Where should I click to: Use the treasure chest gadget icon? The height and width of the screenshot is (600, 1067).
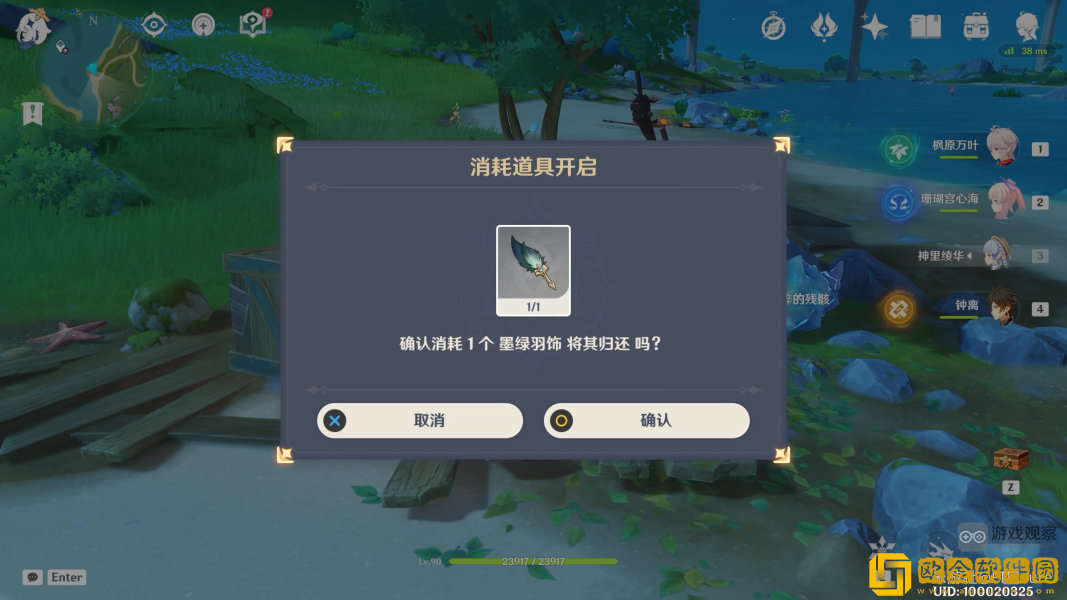1010,459
